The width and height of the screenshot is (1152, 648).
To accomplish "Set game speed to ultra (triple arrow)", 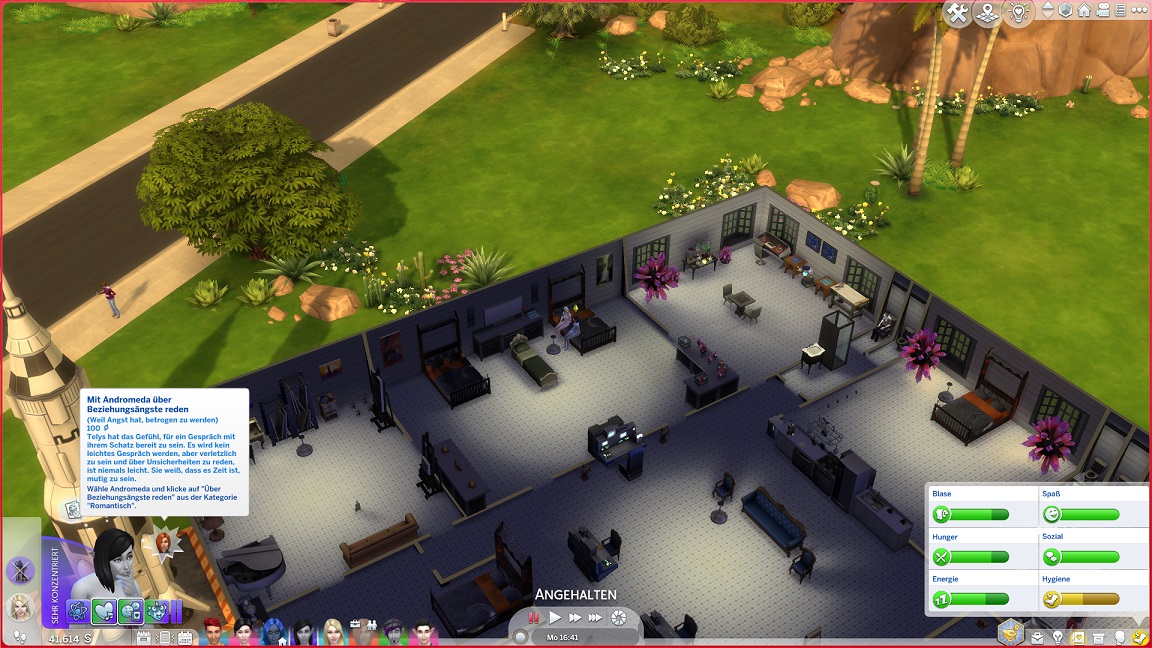I will (x=596, y=618).
